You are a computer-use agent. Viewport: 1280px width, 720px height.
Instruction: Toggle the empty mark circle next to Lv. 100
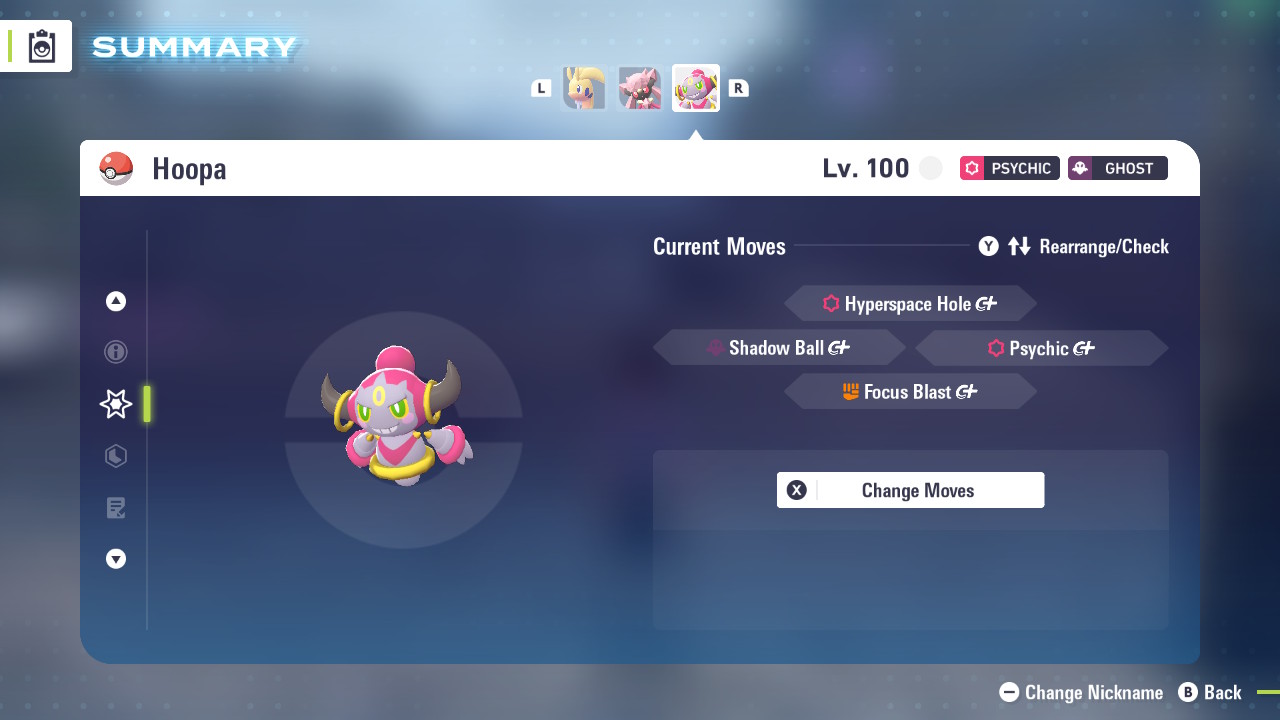[931, 168]
